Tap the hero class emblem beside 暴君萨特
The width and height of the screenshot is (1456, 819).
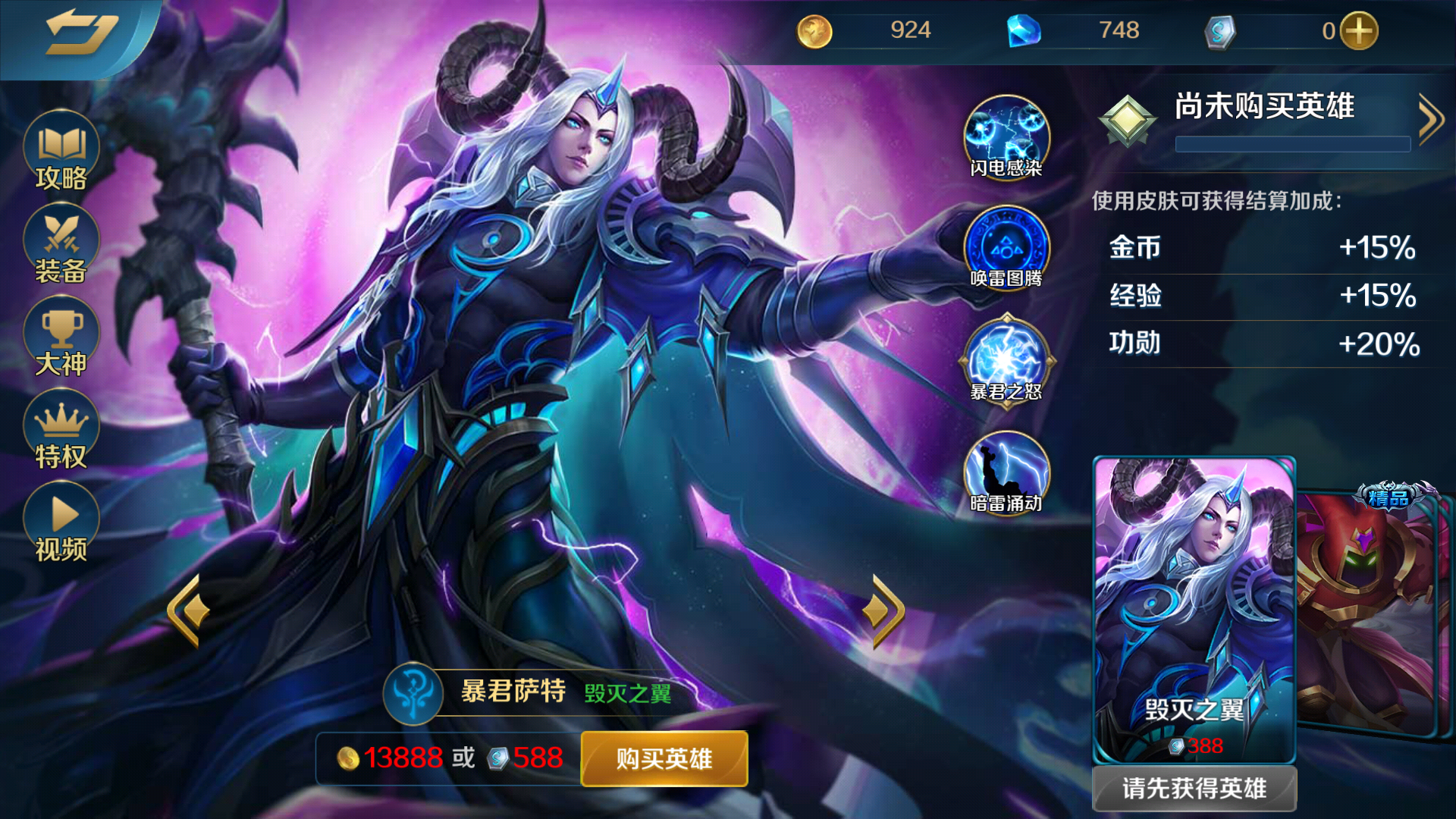413,692
